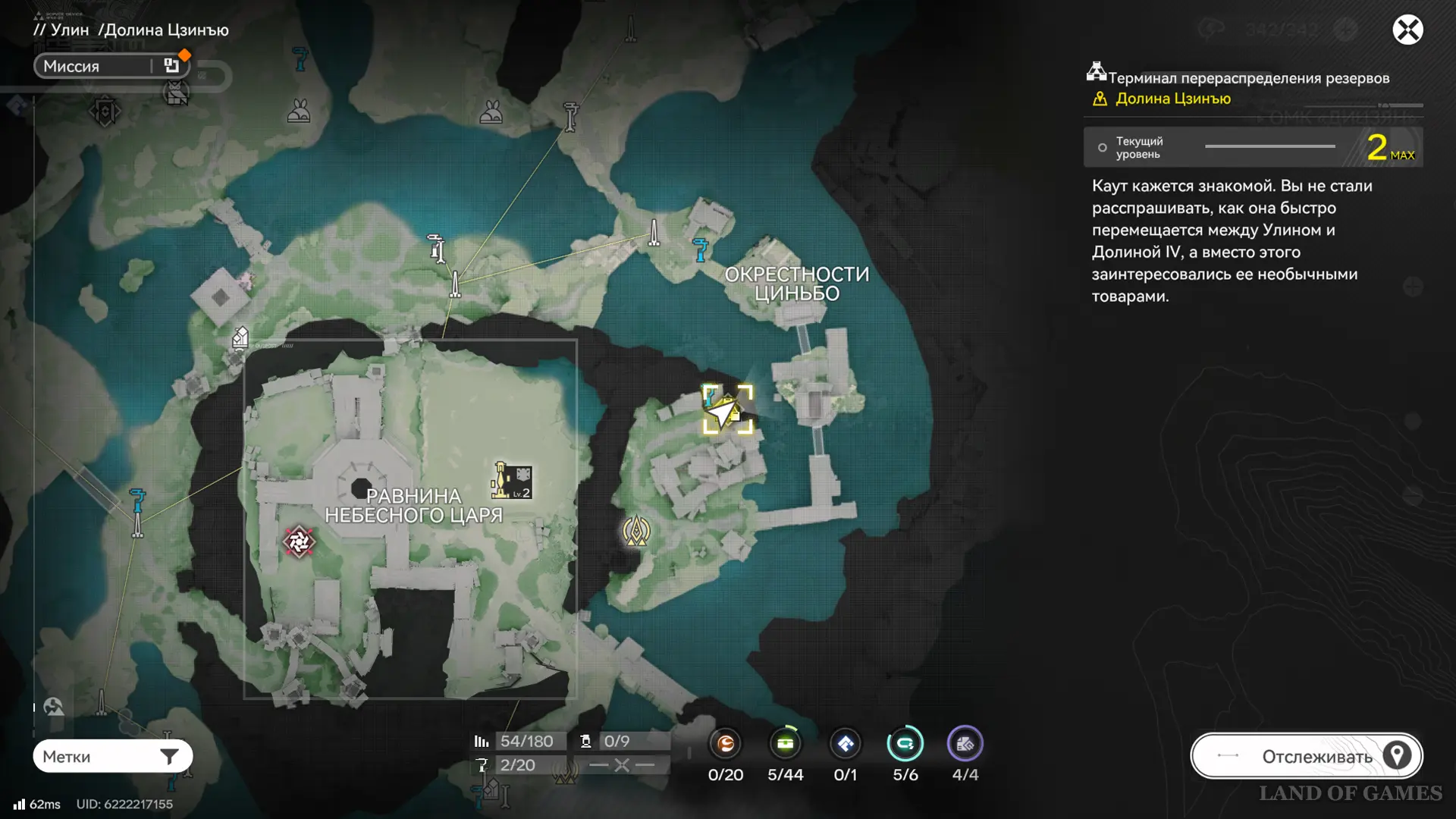Click the Долина Цзинъю location link
The image size is (1456, 819).
(1172, 99)
